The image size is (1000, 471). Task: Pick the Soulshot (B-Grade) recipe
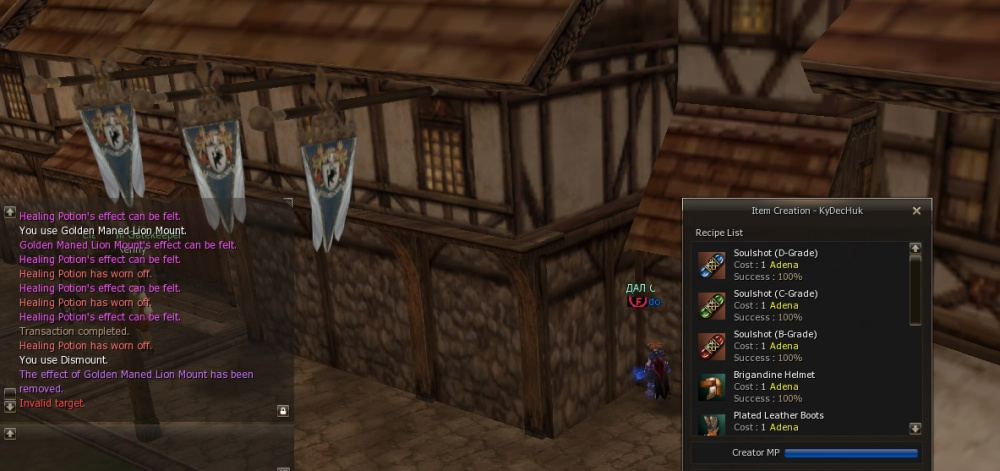pyautogui.click(x=775, y=345)
